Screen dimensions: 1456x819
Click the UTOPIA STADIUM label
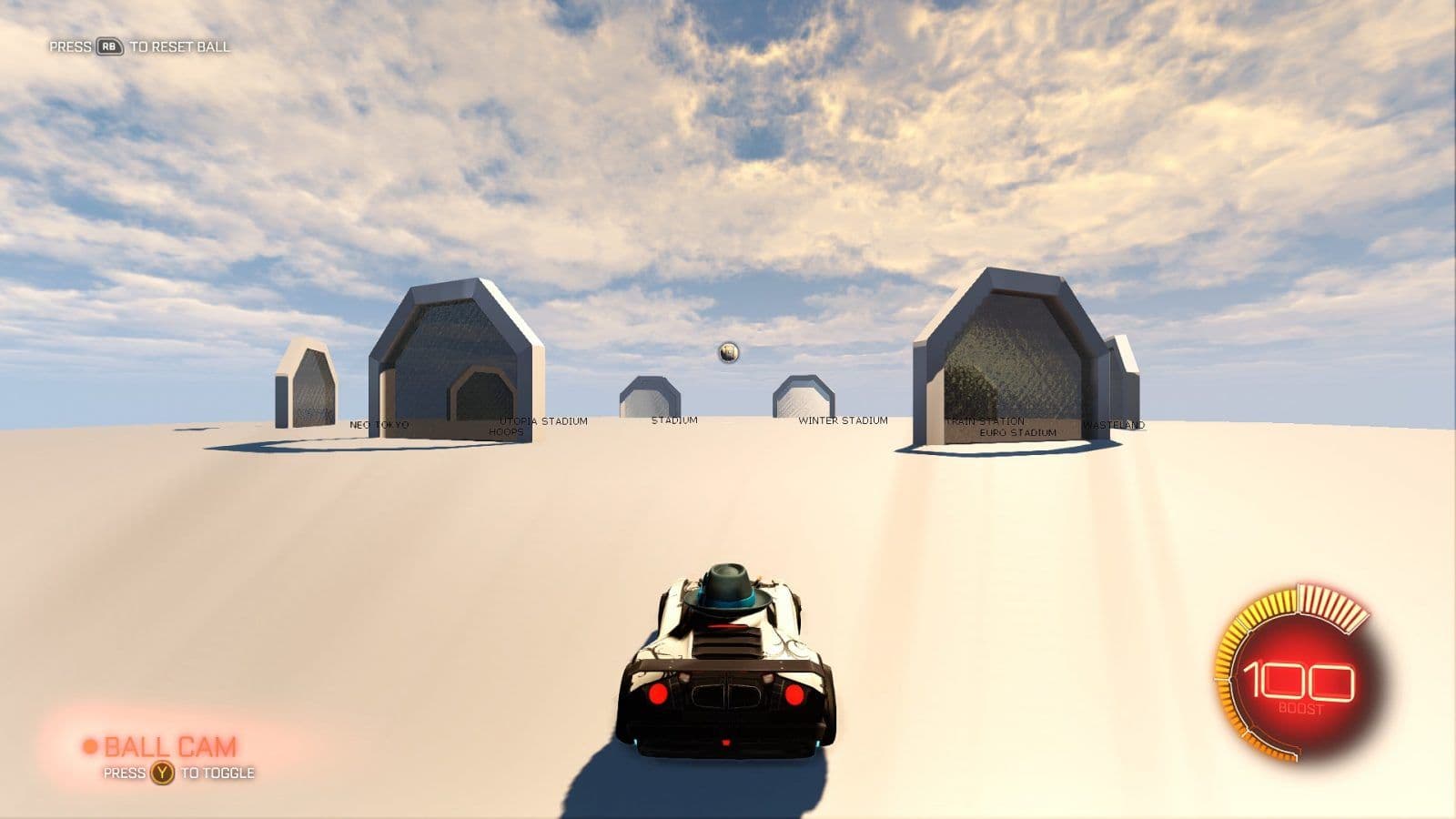(x=542, y=420)
